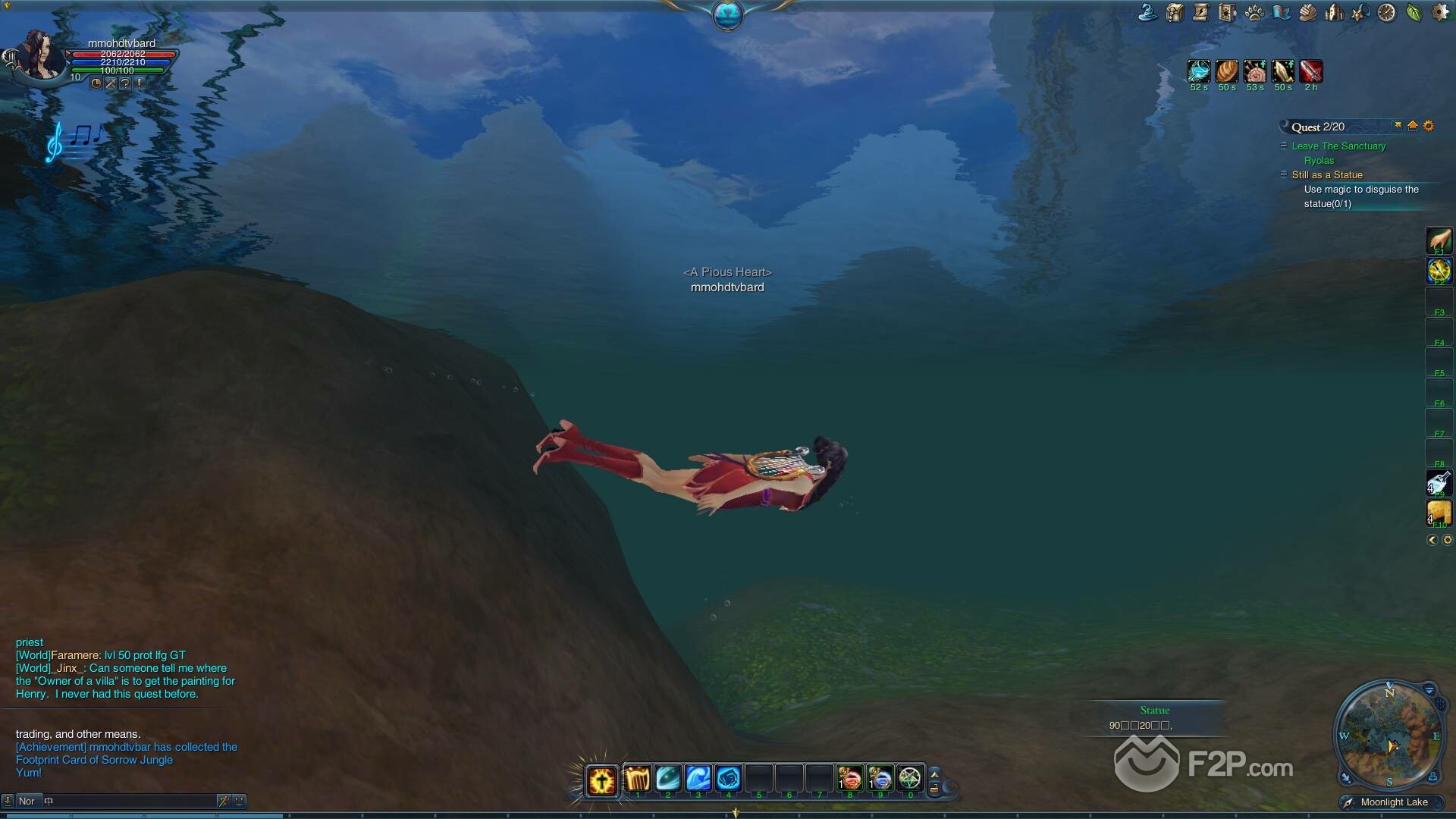Use the red potion in slot 8
Image resolution: width=1456 pixels, height=819 pixels.
tap(849, 778)
